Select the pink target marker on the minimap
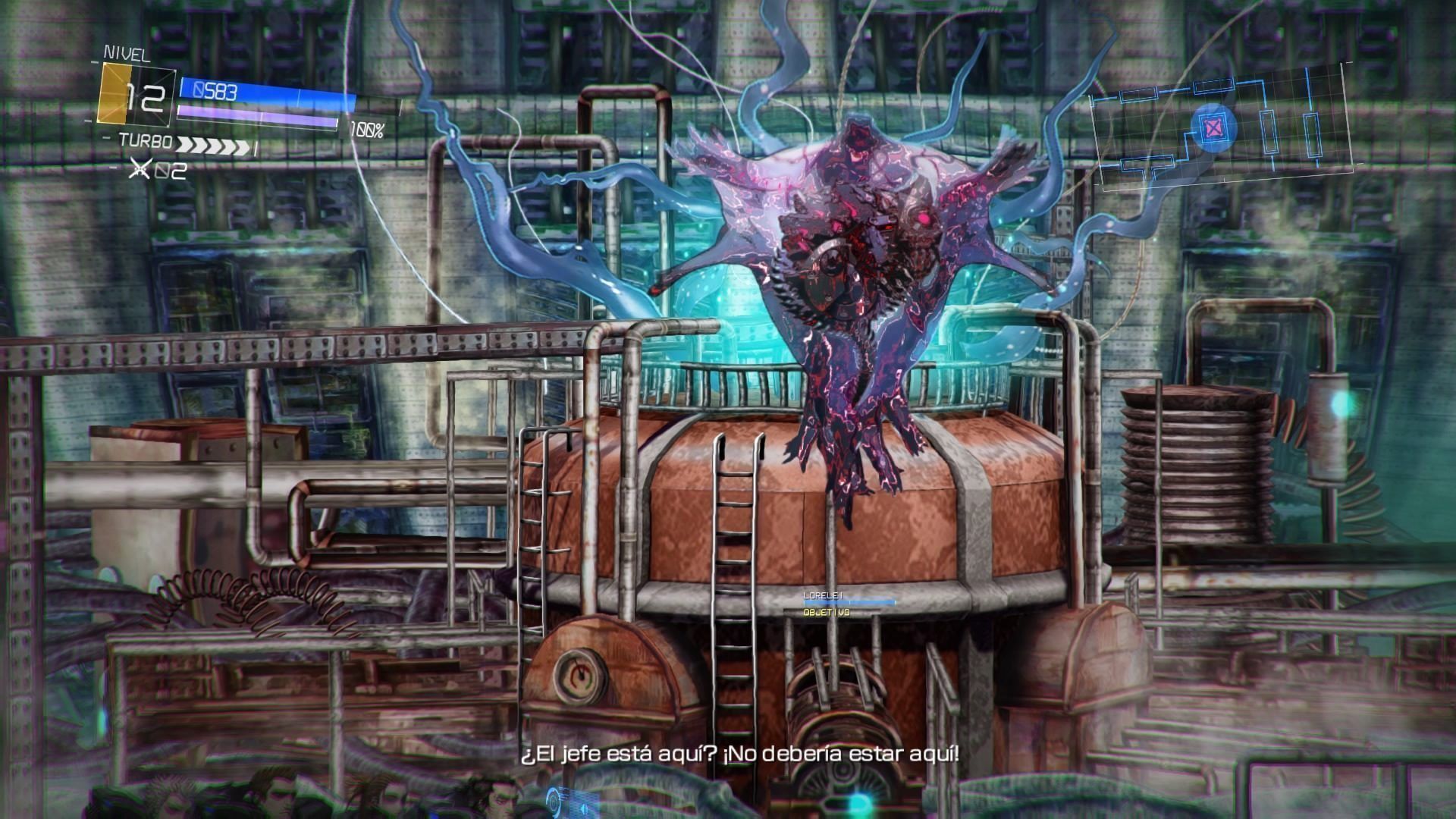 (x=1213, y=127)
